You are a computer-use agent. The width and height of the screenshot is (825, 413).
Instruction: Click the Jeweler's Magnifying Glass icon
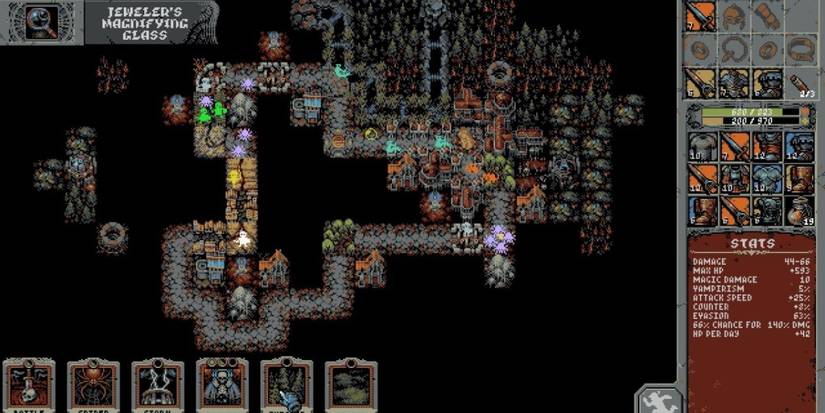point(41,20)
